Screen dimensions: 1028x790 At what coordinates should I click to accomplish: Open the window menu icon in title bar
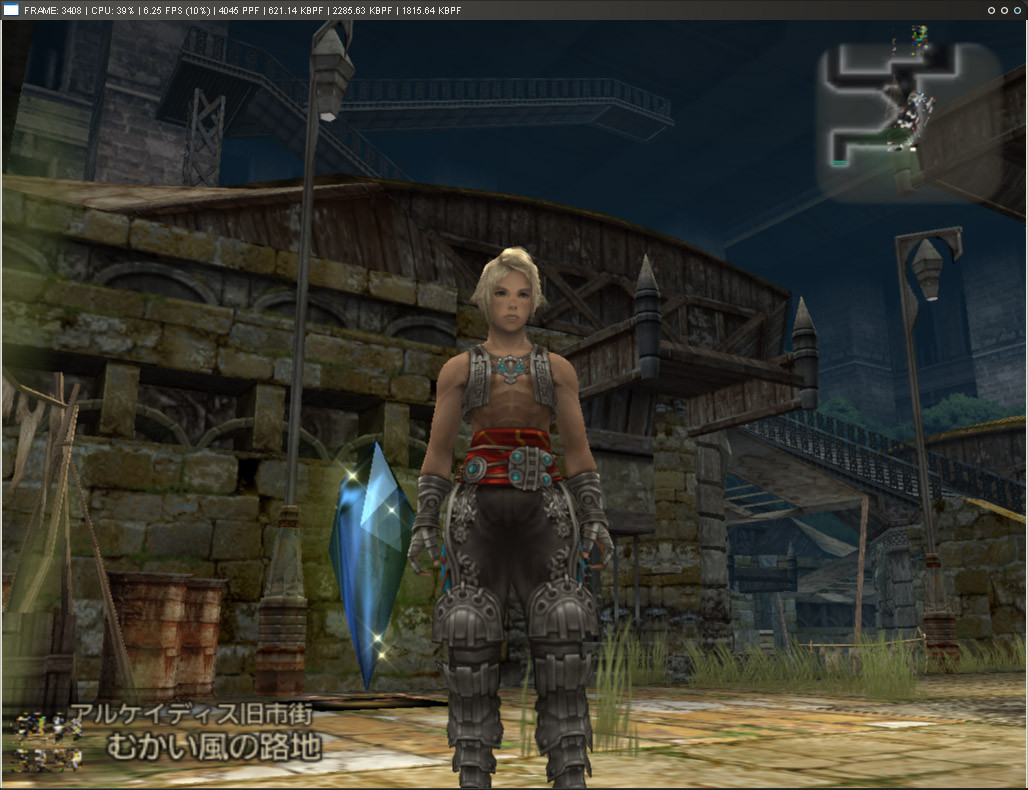(12, 10)
